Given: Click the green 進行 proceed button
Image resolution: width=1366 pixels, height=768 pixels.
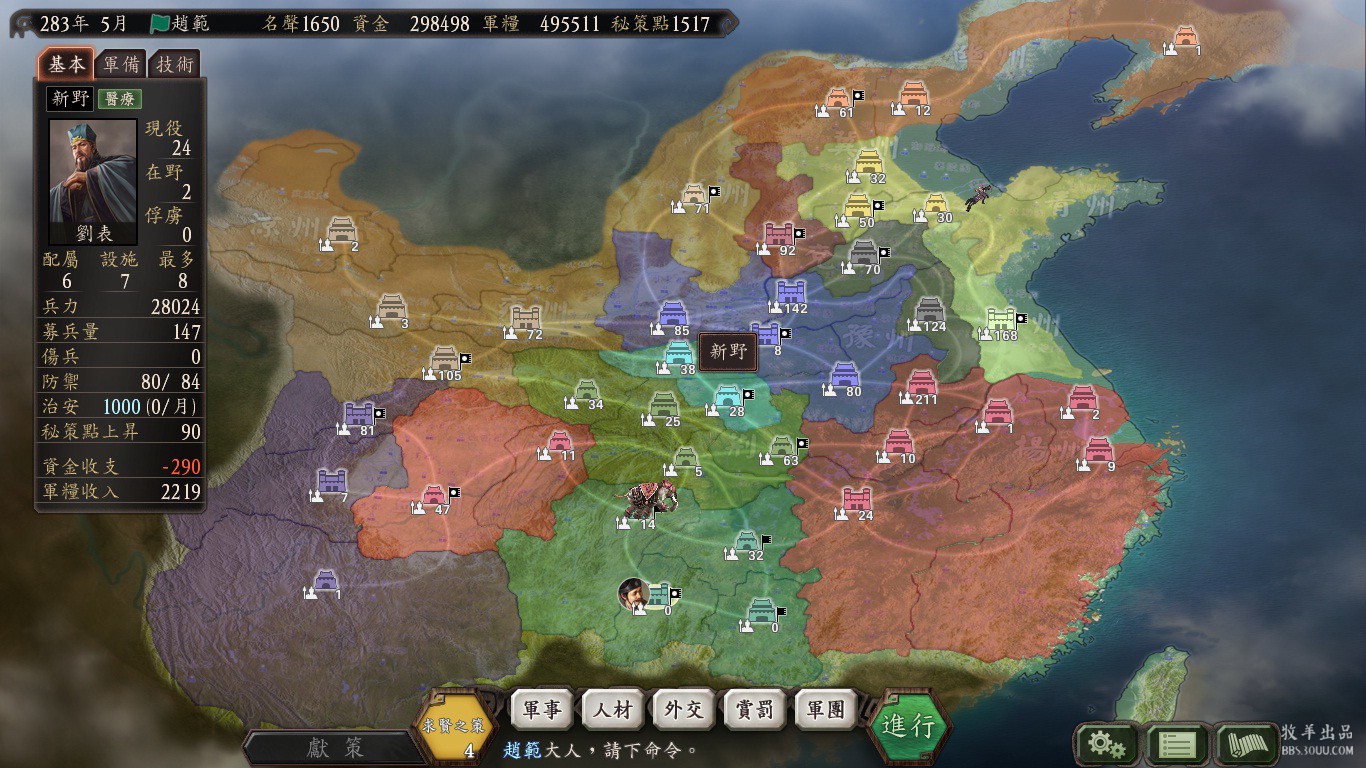Looking at the screenshot, I should (908, 725).
